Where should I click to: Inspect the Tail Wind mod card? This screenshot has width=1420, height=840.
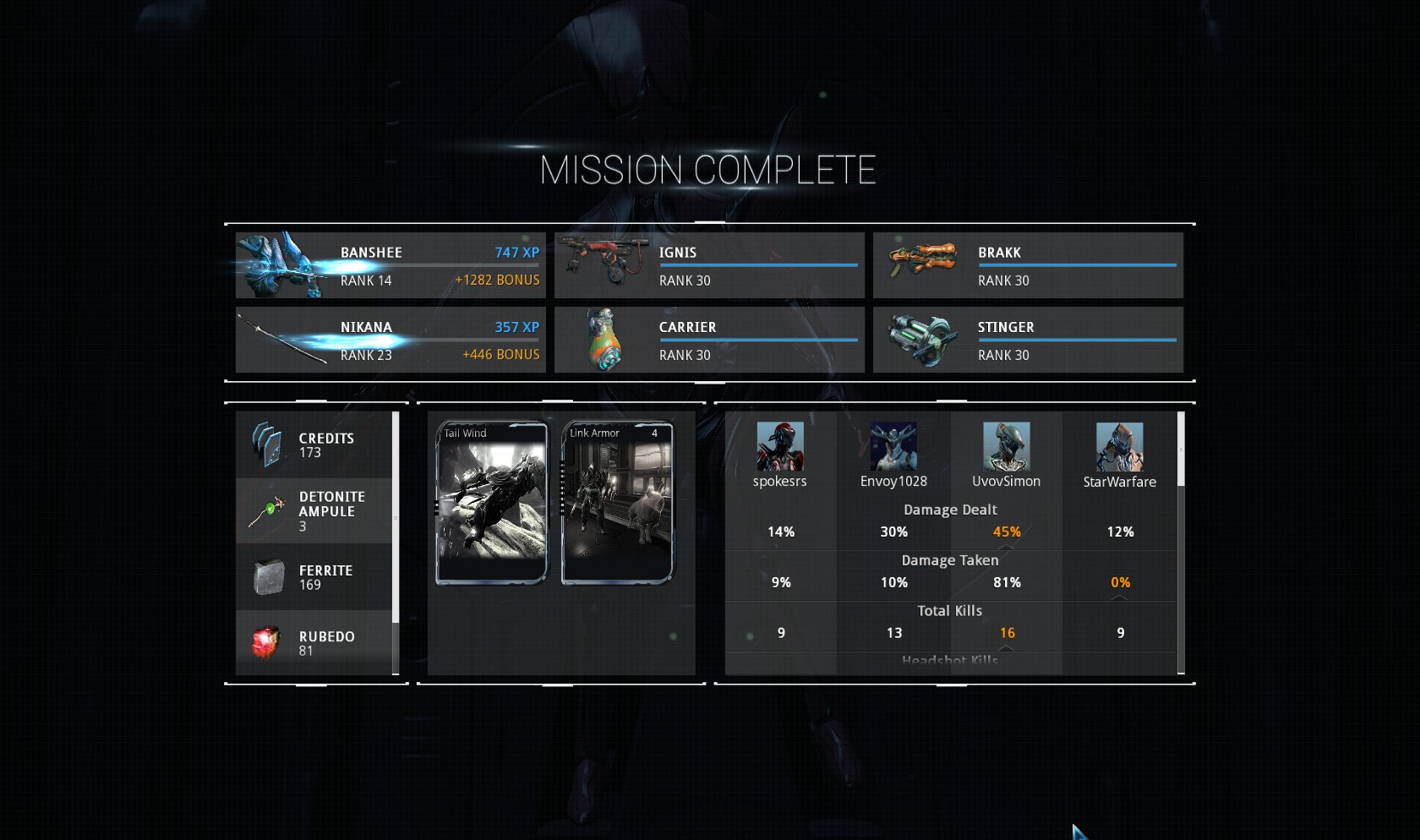[x=491, y=503]
